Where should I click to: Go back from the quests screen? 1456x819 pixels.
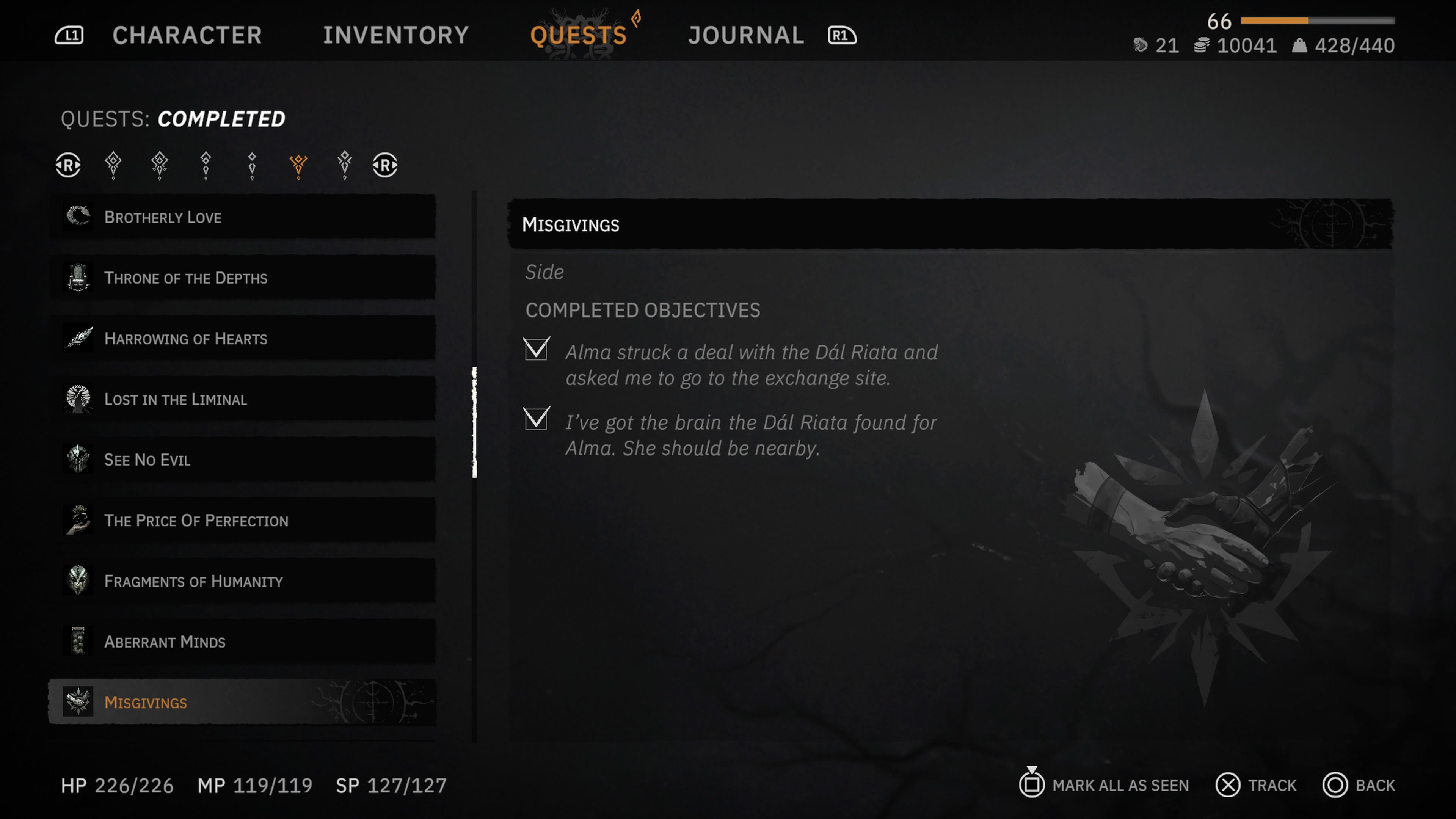1359,785
